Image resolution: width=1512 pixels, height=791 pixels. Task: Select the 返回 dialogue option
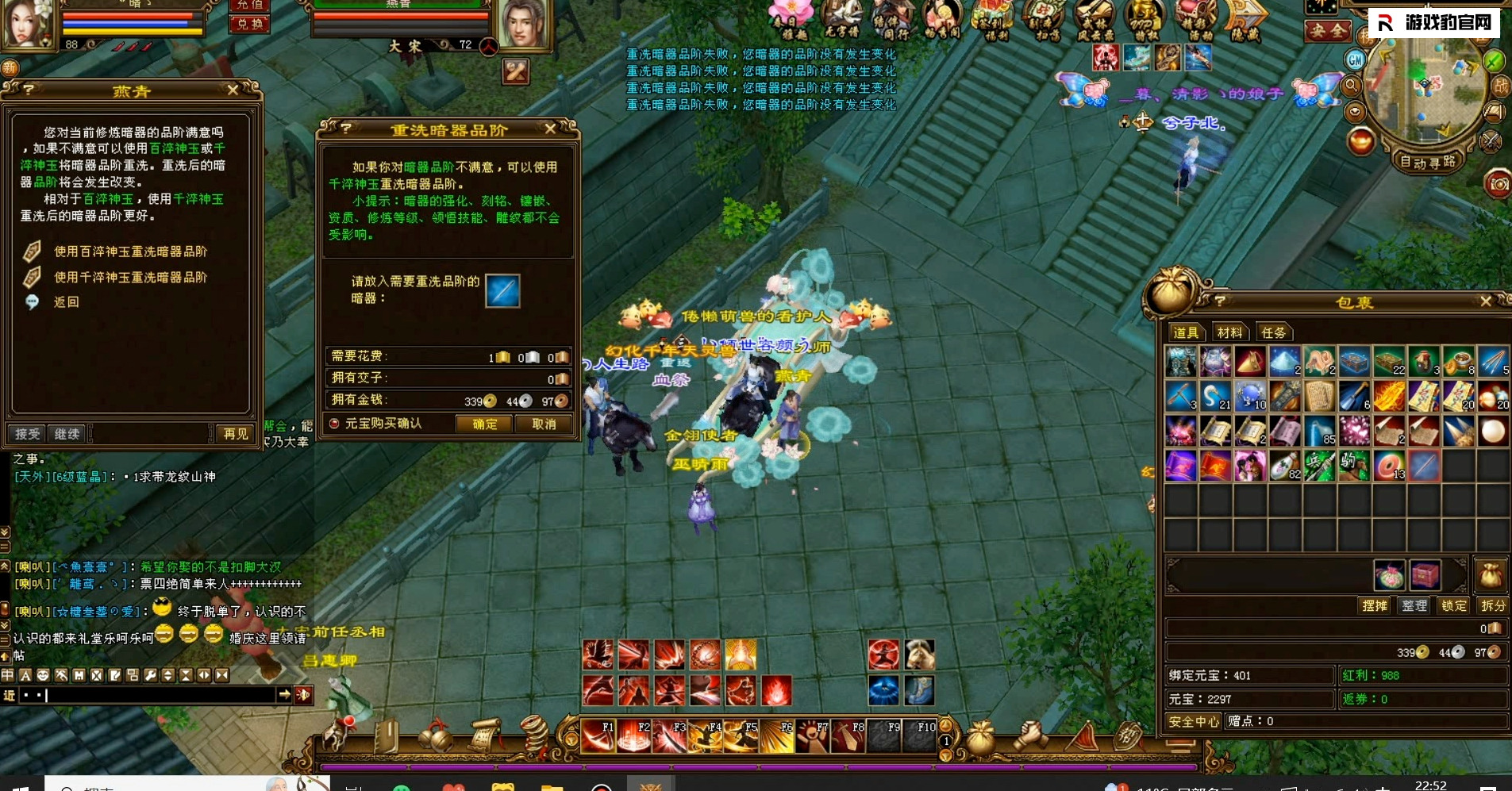66,302
